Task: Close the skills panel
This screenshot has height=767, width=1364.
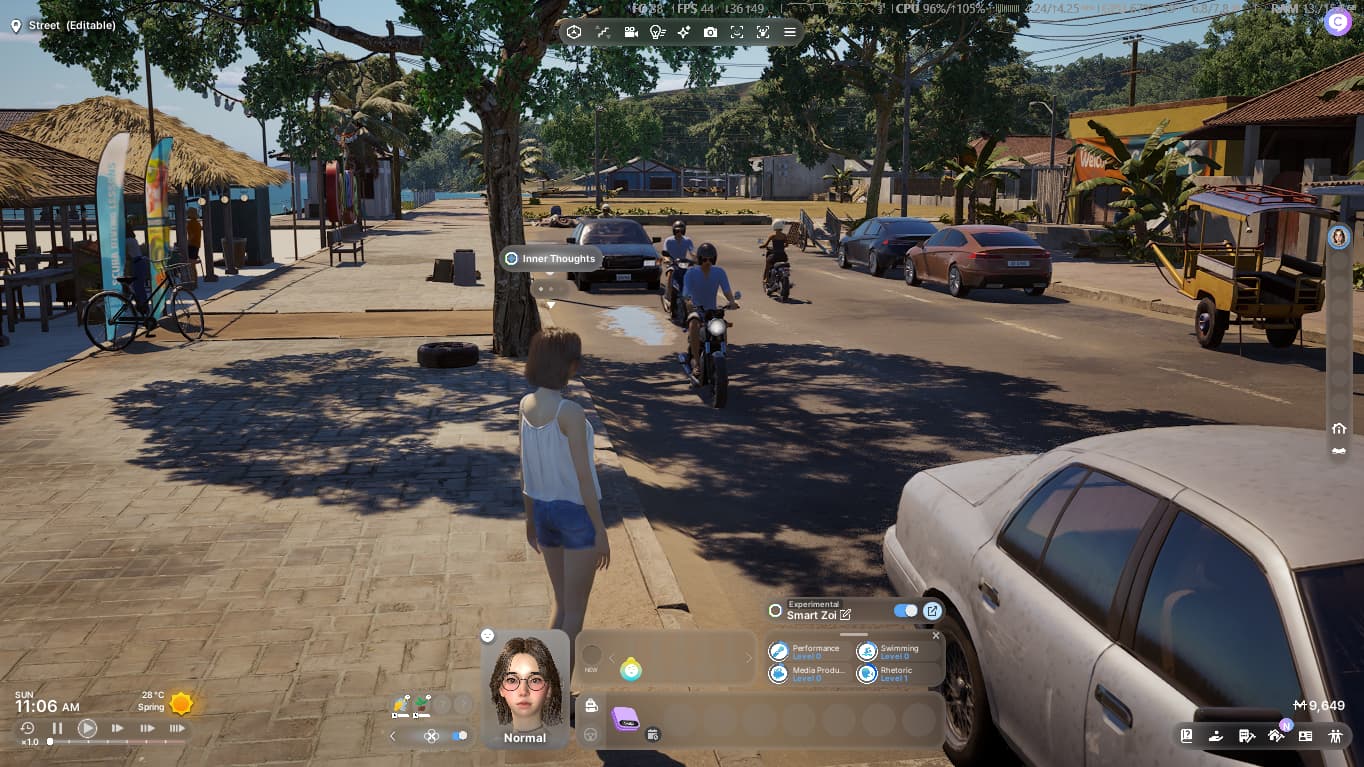Action: coord(936,635)
